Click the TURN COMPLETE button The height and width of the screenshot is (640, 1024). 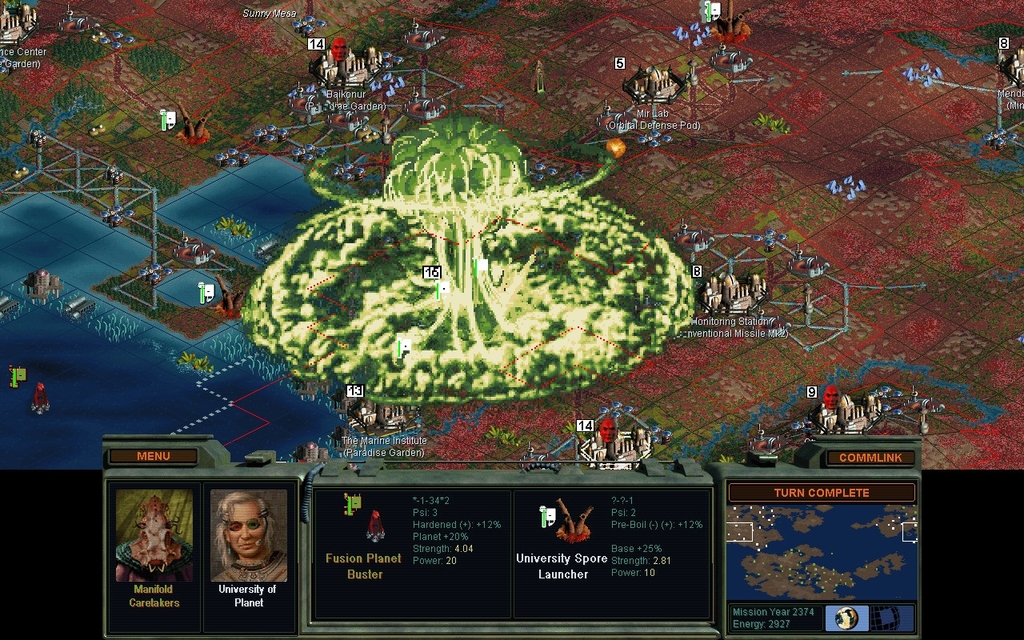(821, 493)
